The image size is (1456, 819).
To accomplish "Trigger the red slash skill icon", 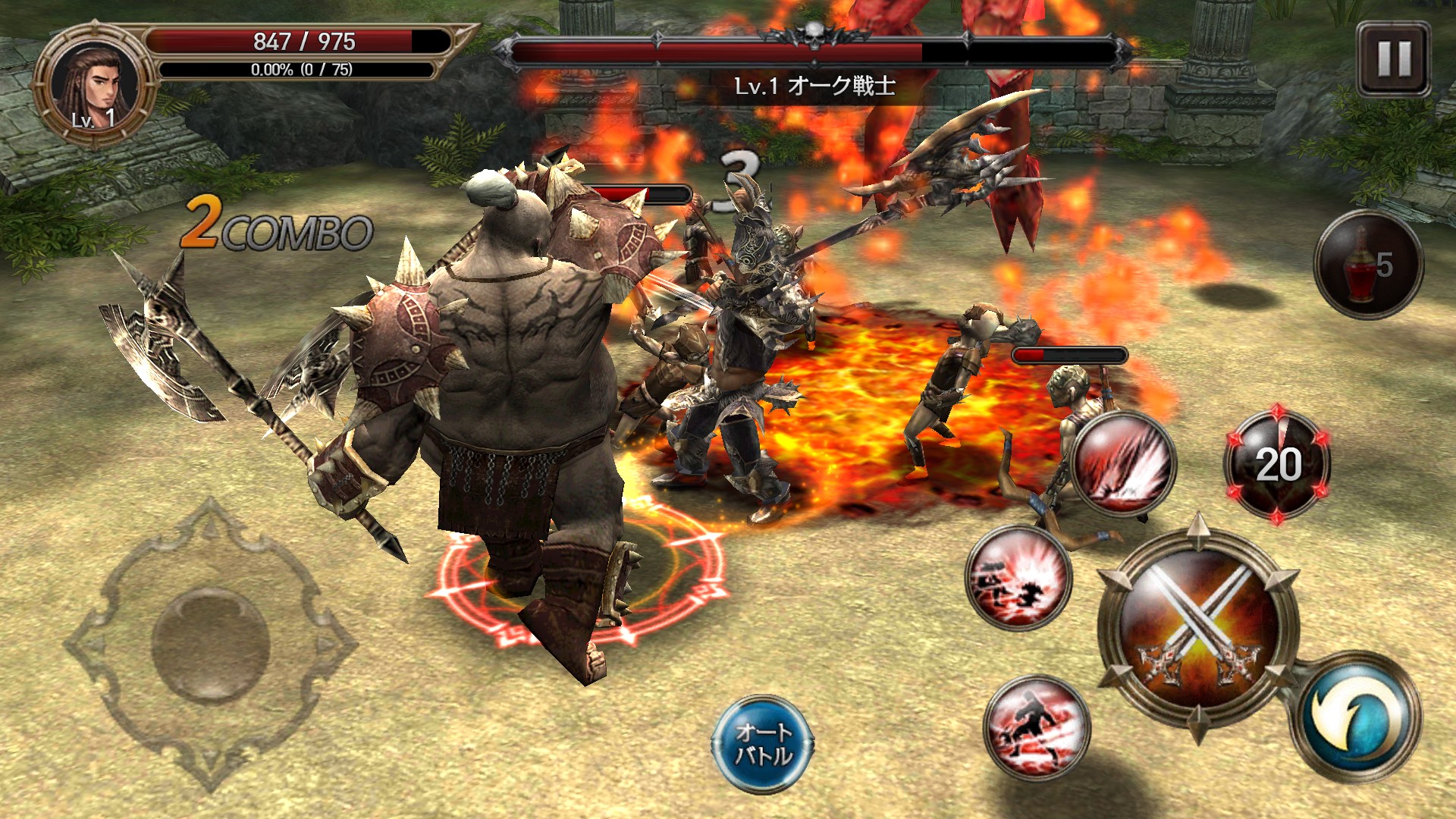I will point(1124,464).
